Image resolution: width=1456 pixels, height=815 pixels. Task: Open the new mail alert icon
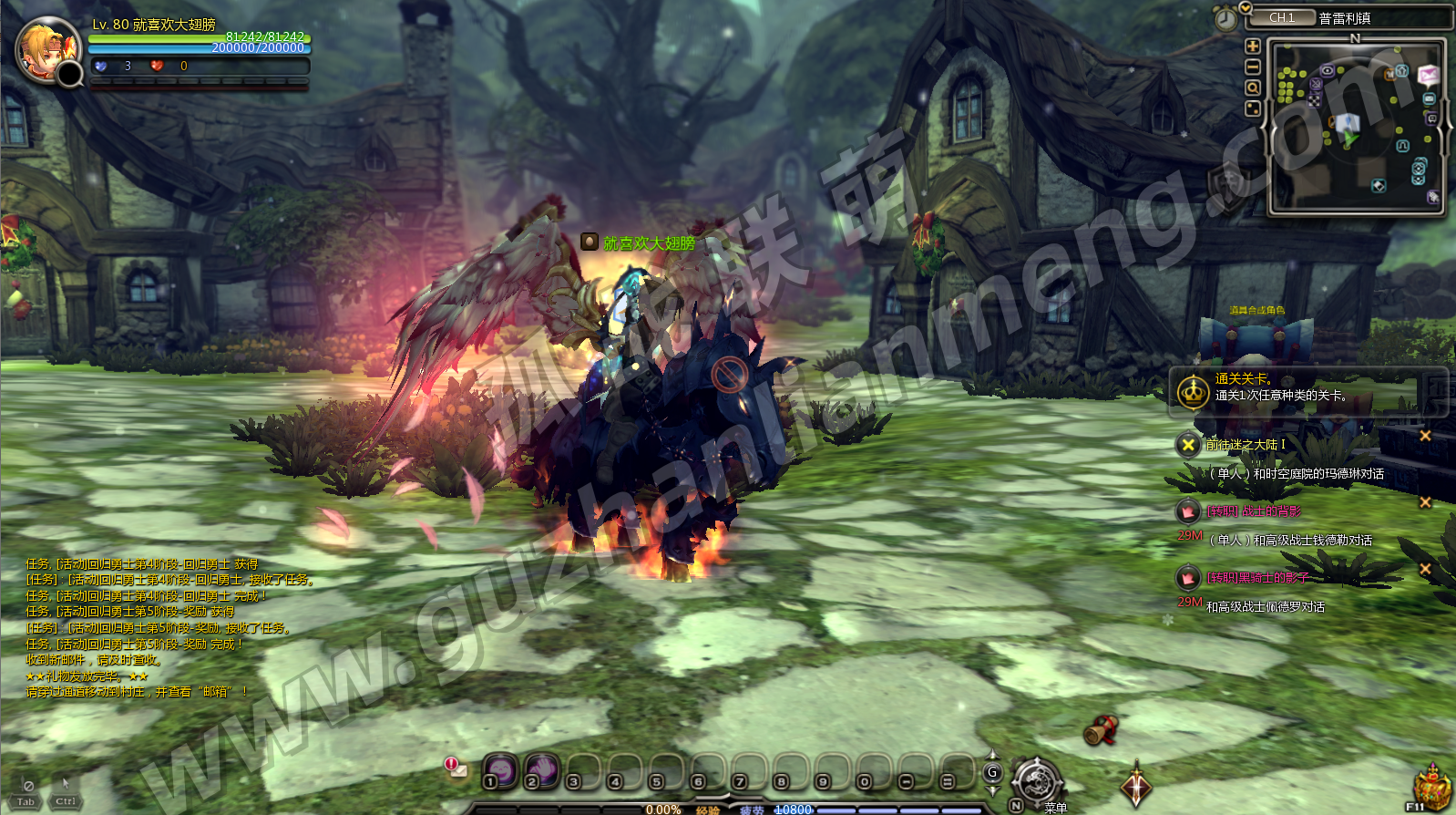pos(456,768)
